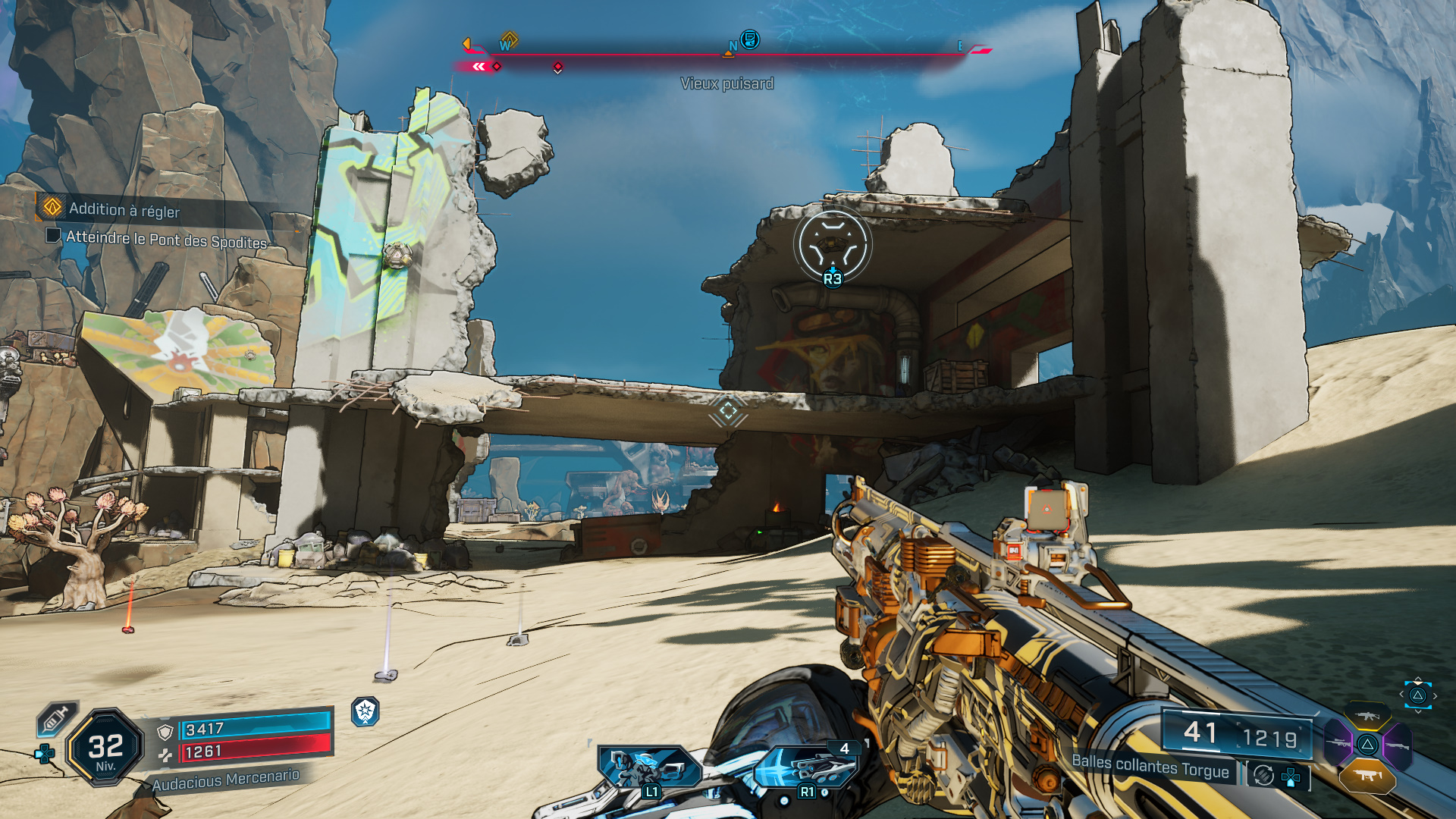Select the top assault rifle weapon slot
The height and width of the screenshot is (819, 1456).
coord(1367,716)
